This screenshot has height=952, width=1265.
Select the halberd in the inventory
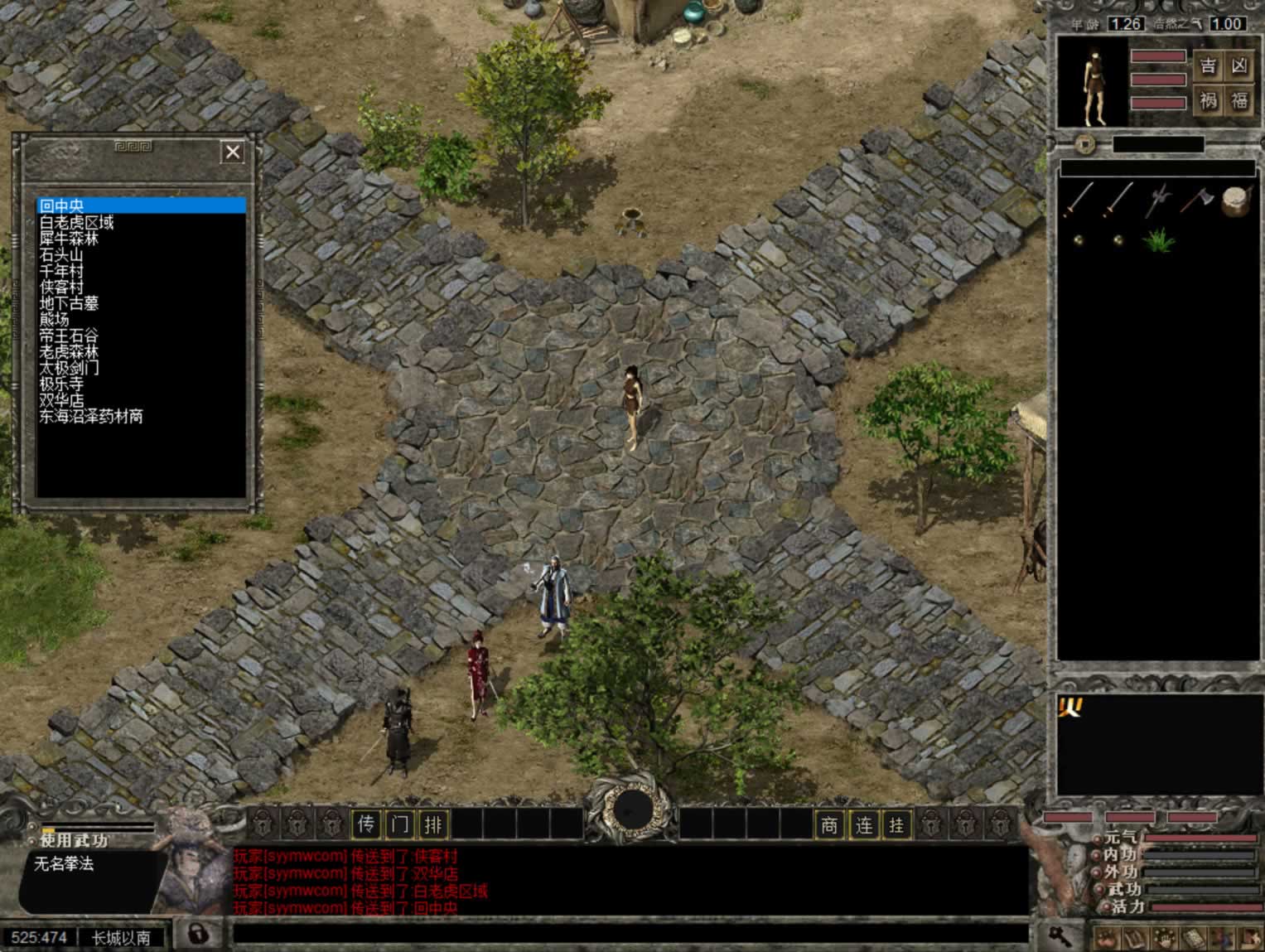coord(1158,200)
